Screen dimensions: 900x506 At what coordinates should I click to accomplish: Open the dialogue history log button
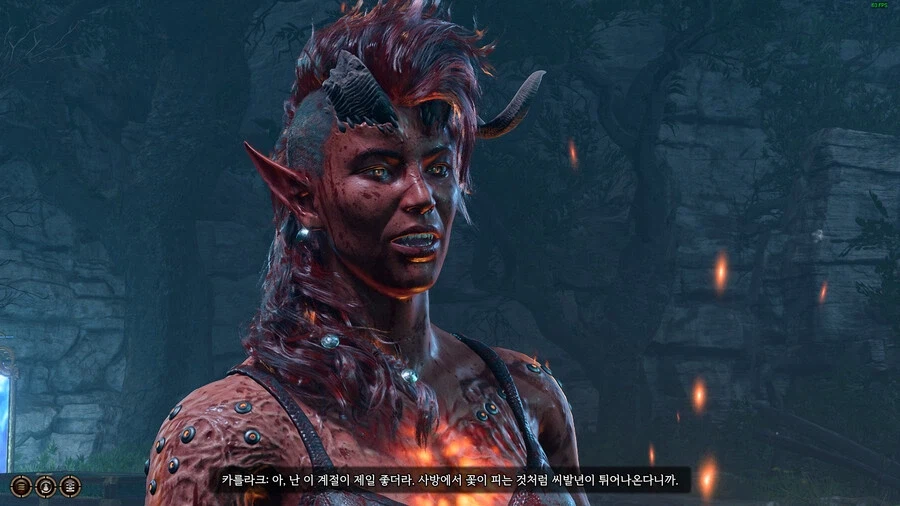(x=21, y=486)
